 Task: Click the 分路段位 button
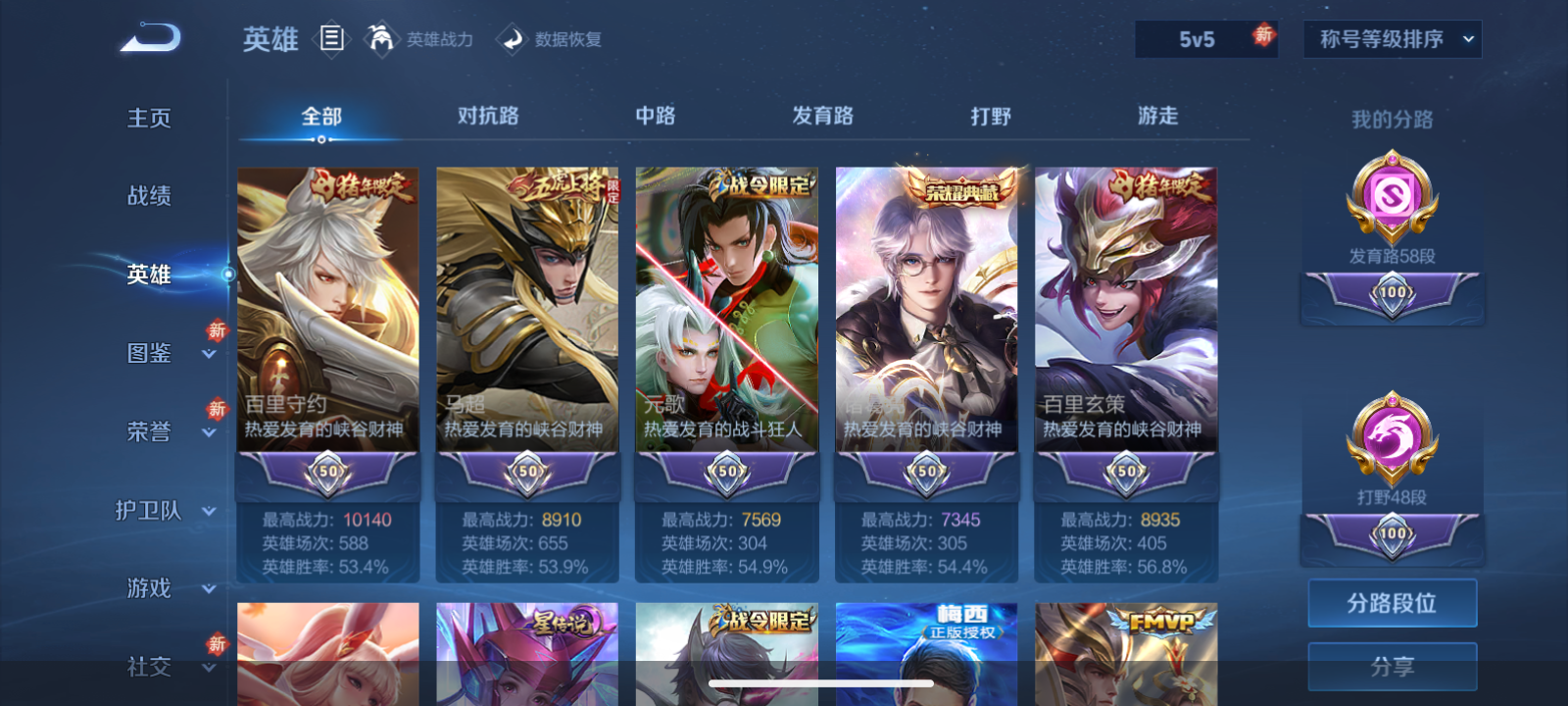[x=1393, y=602]
